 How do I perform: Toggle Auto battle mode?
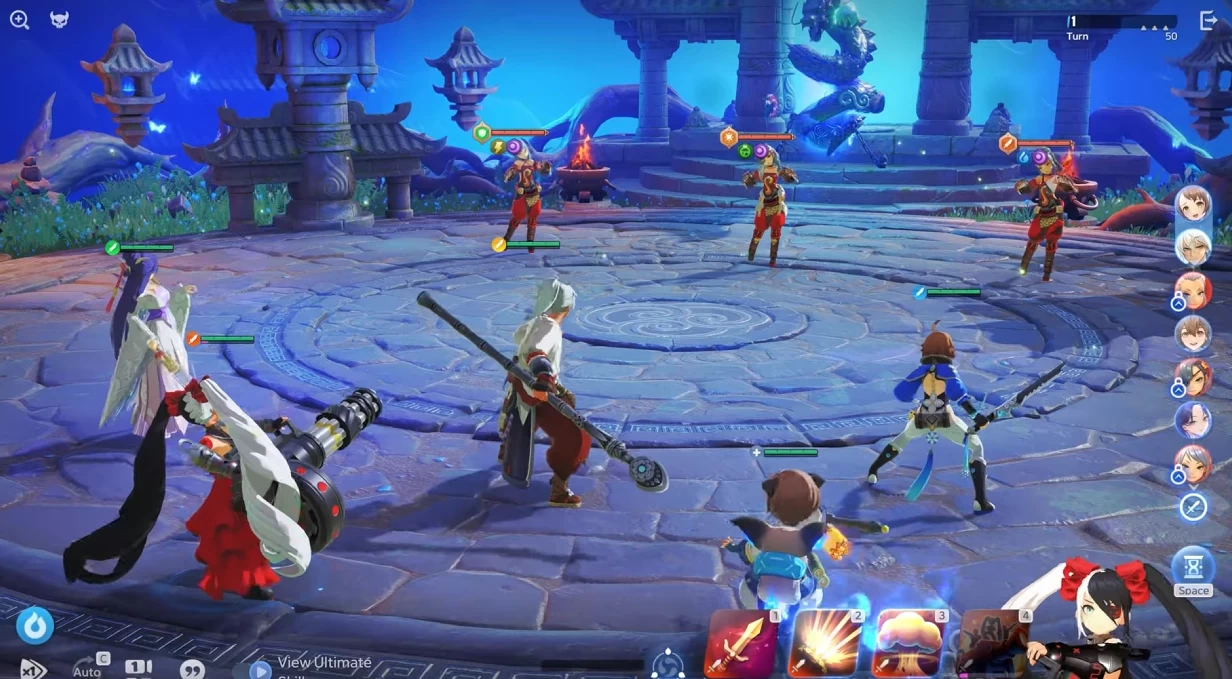click(x=88, y=667)
